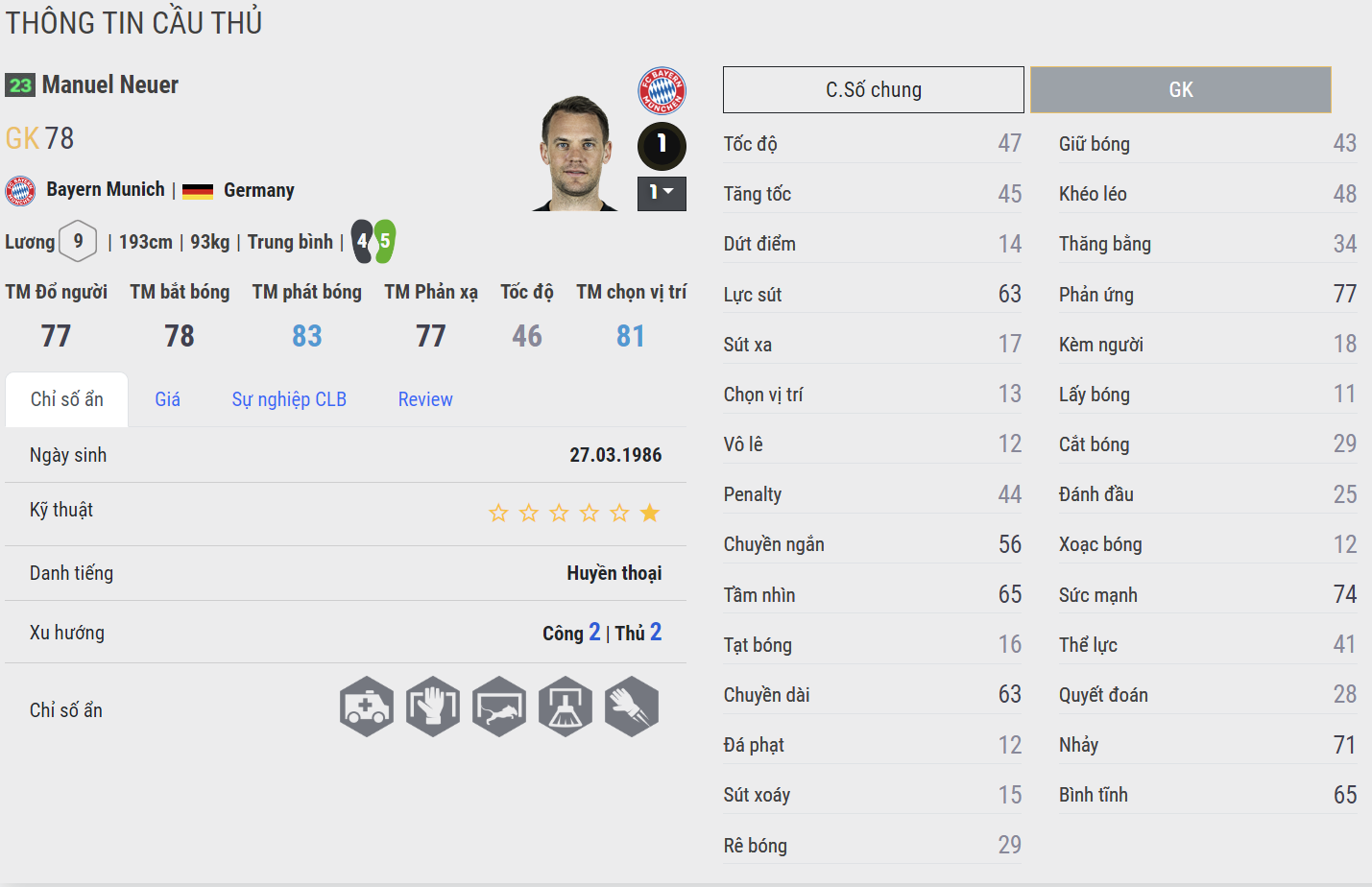Click the ambulance hidden trait icon
Screen dimensions: 1372x887
[x=367, y=707]
